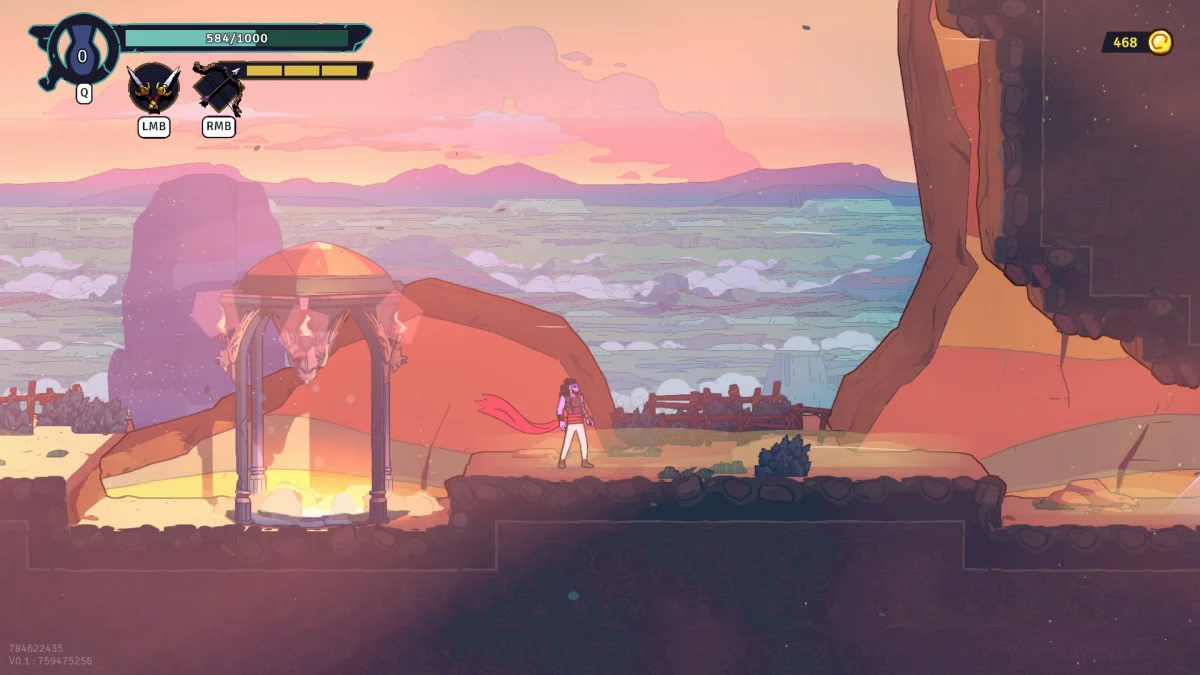
Task: Select the healing flask icon
Action: coord(82,51)
